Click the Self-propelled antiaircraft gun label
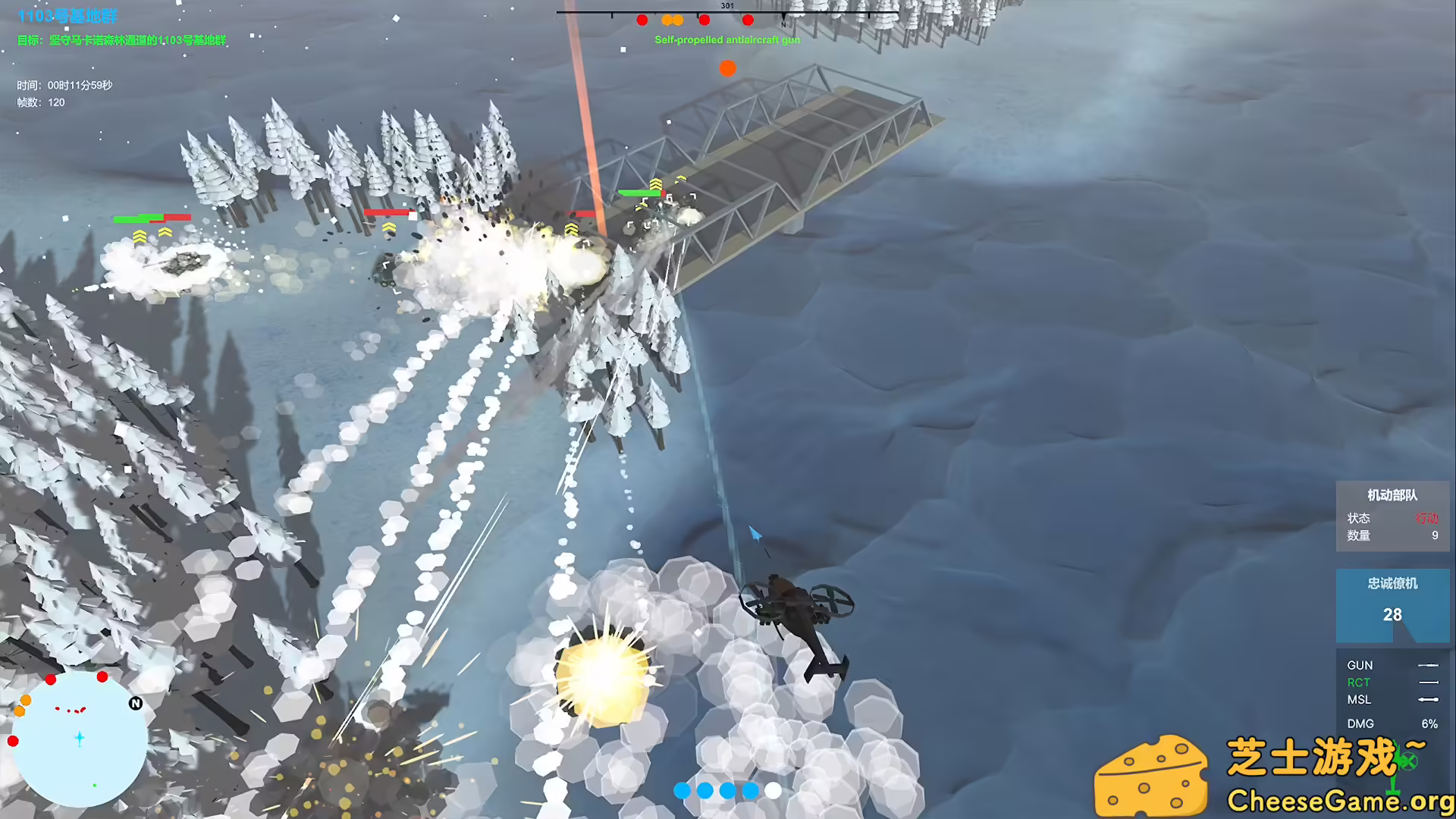 727,39
